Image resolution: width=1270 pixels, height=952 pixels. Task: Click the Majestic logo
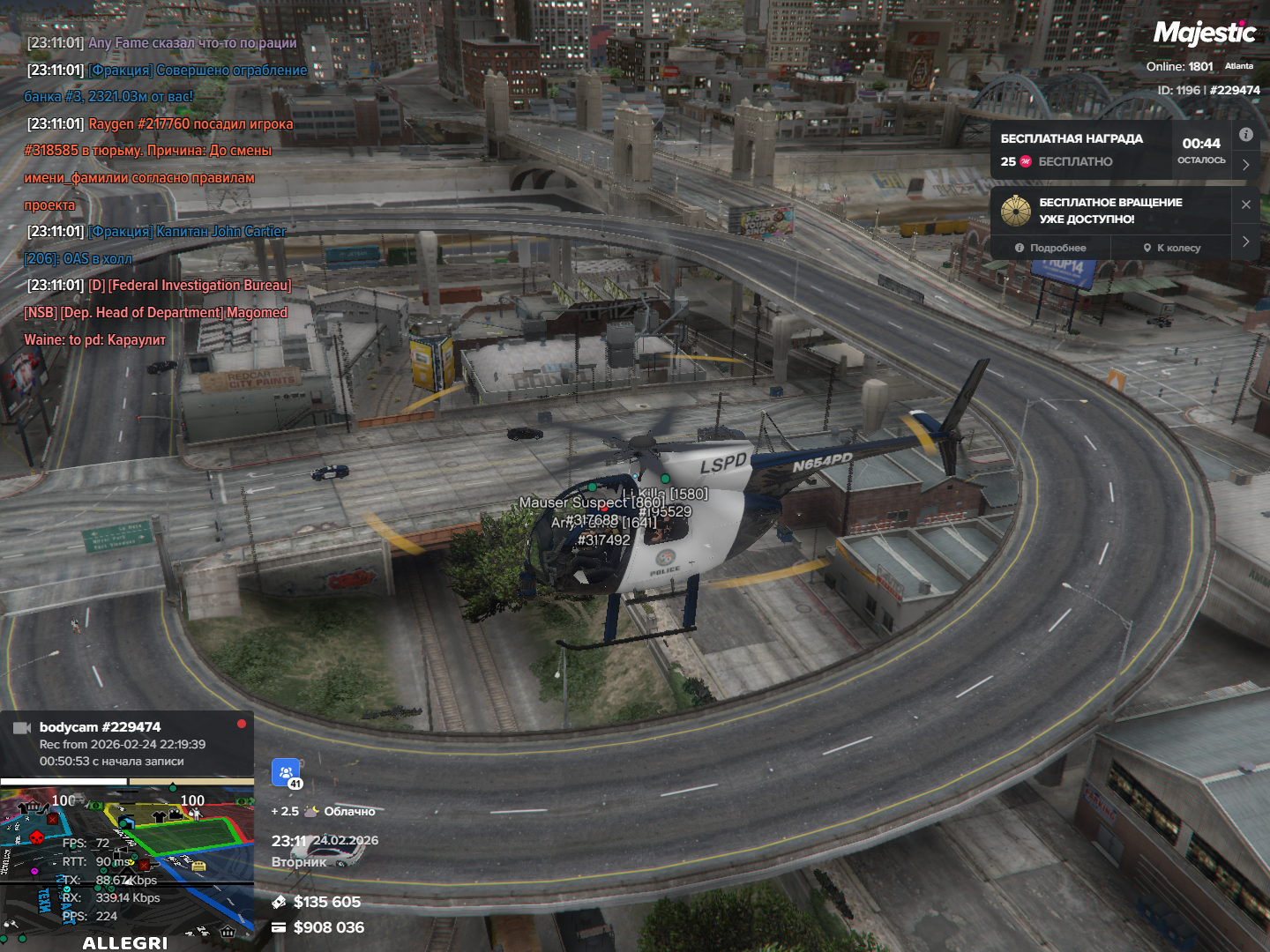(1204, 33)
